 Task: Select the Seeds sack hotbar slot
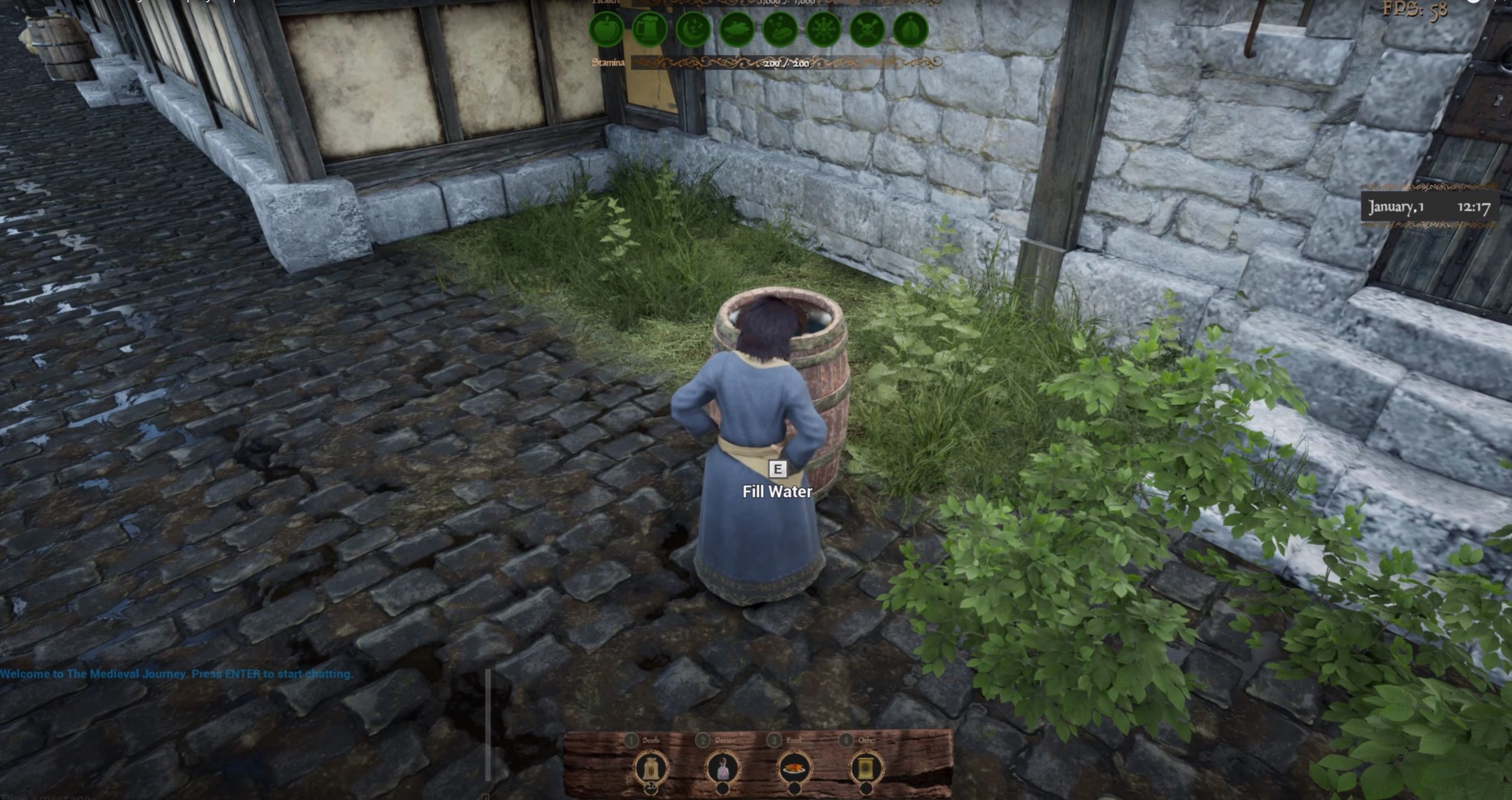click(651, 769)
